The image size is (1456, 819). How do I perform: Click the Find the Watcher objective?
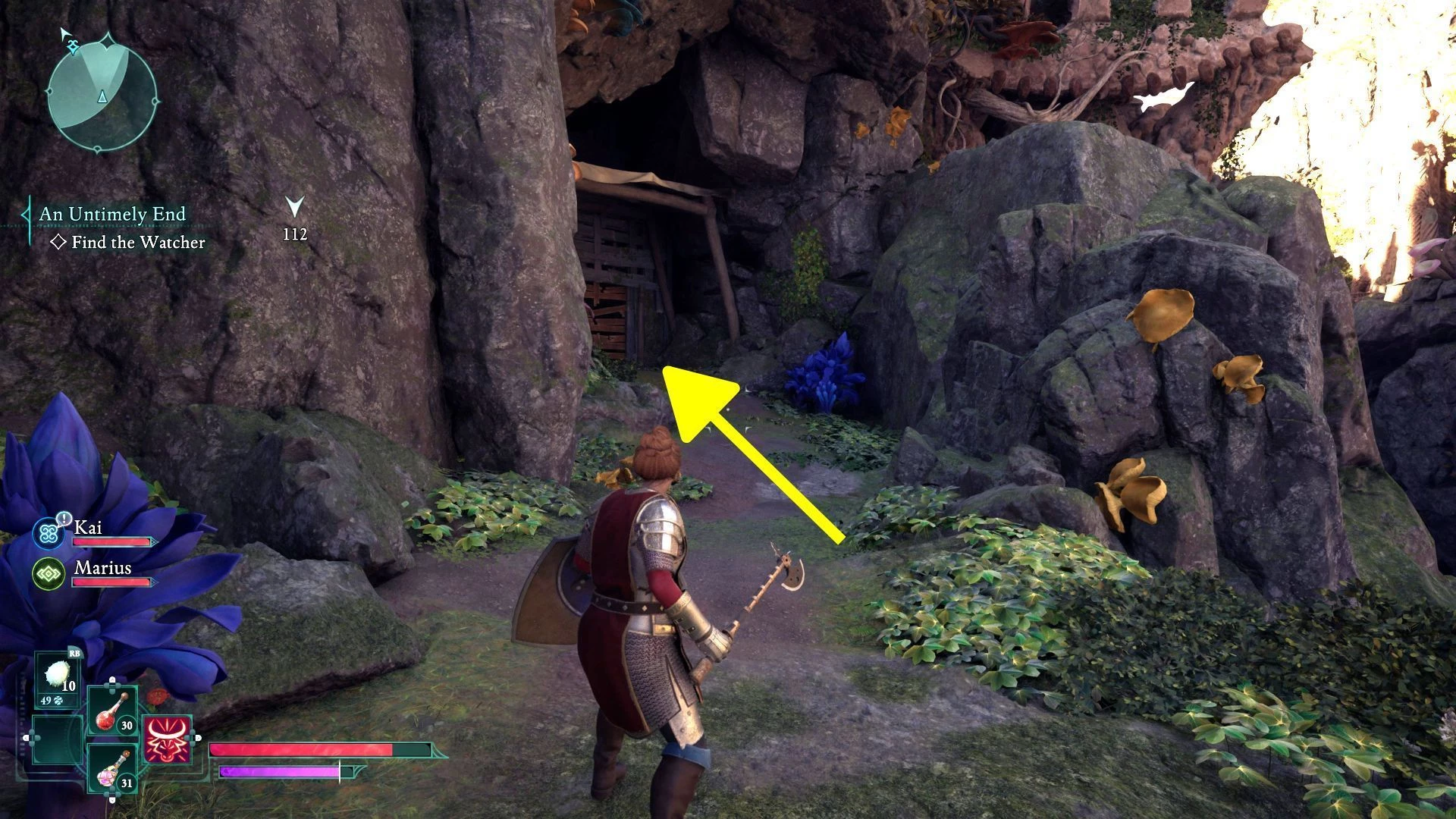[x=137, y=243]
